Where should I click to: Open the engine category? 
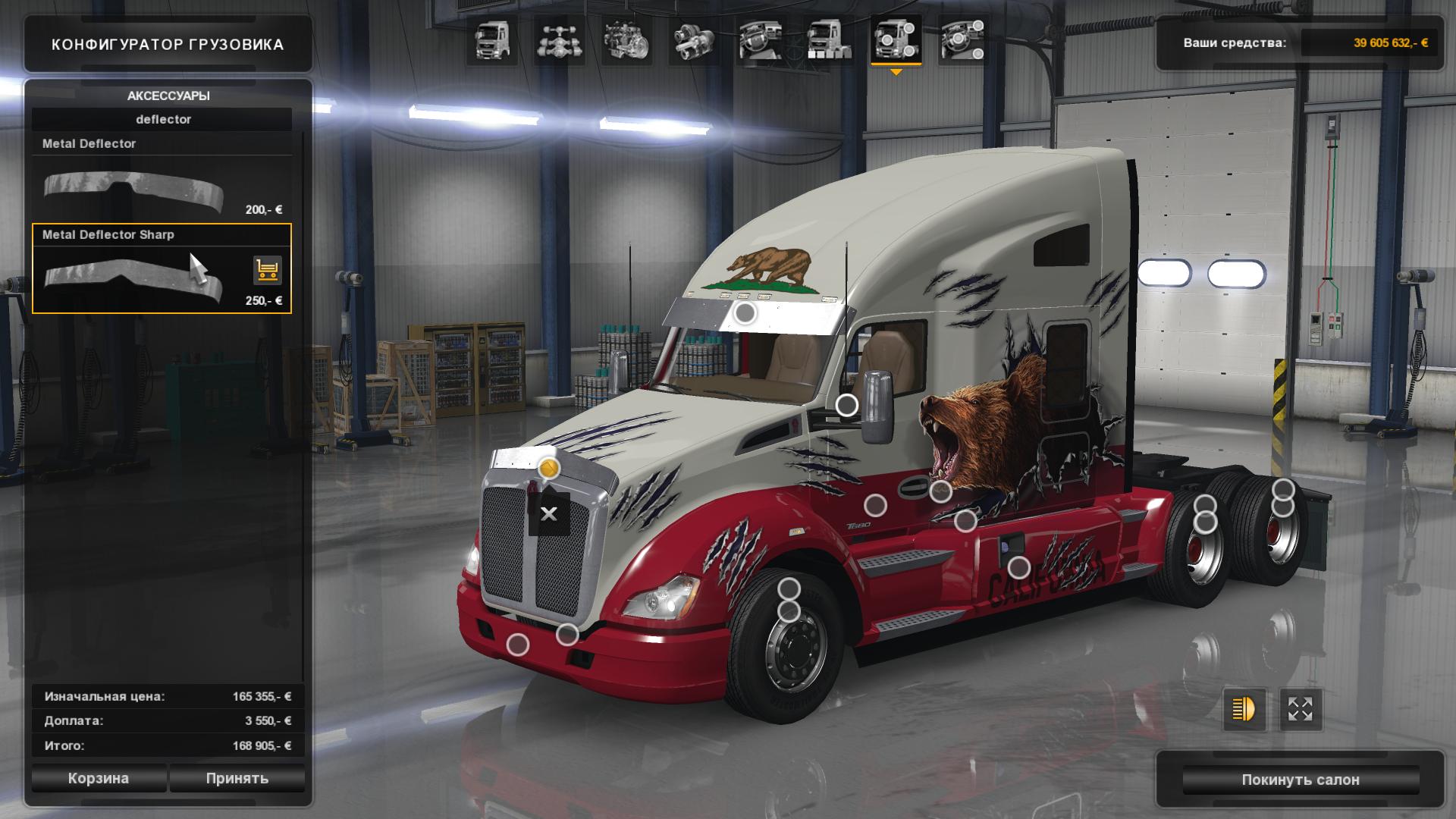pyautogui.click(x=626, y=40)
